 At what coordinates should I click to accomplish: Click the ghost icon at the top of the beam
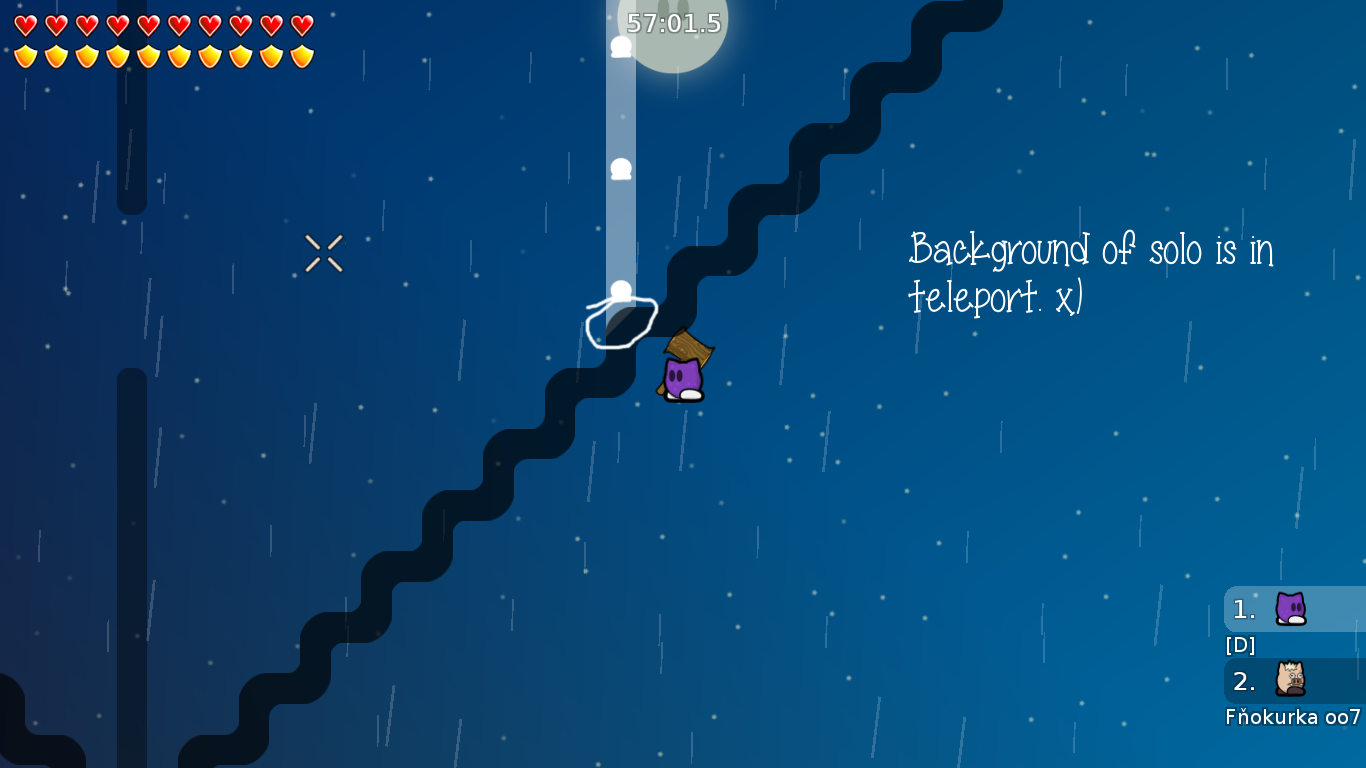coord(619,45)
